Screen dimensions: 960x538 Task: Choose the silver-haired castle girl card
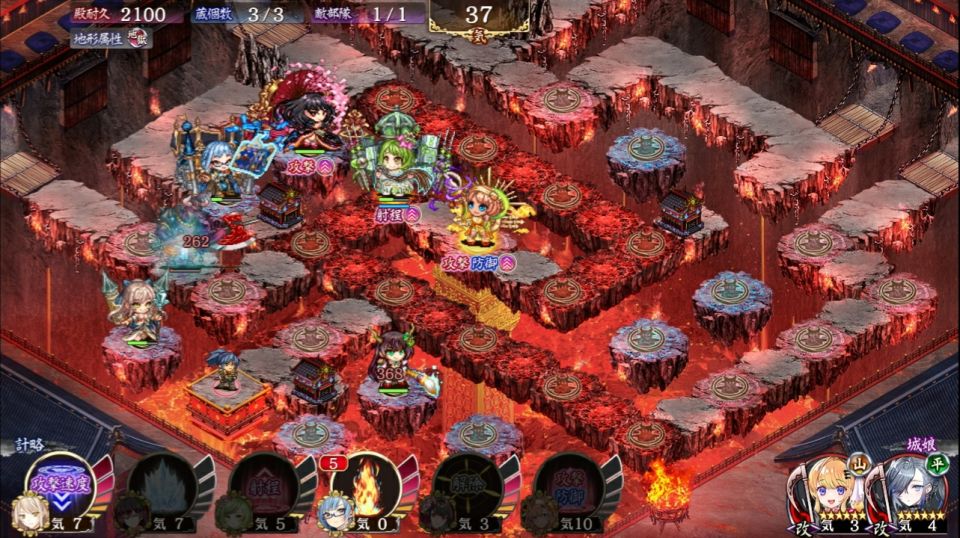click(x=903, y=492)
